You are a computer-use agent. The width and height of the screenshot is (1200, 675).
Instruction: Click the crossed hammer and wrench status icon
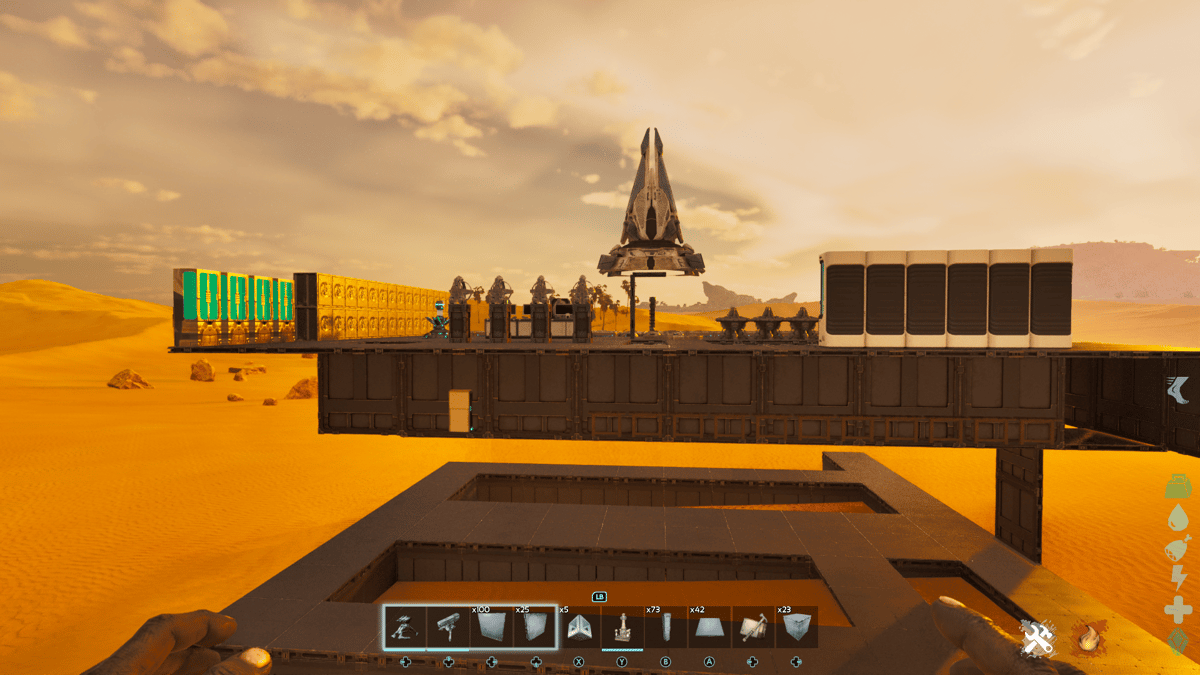pos(1038,637)
